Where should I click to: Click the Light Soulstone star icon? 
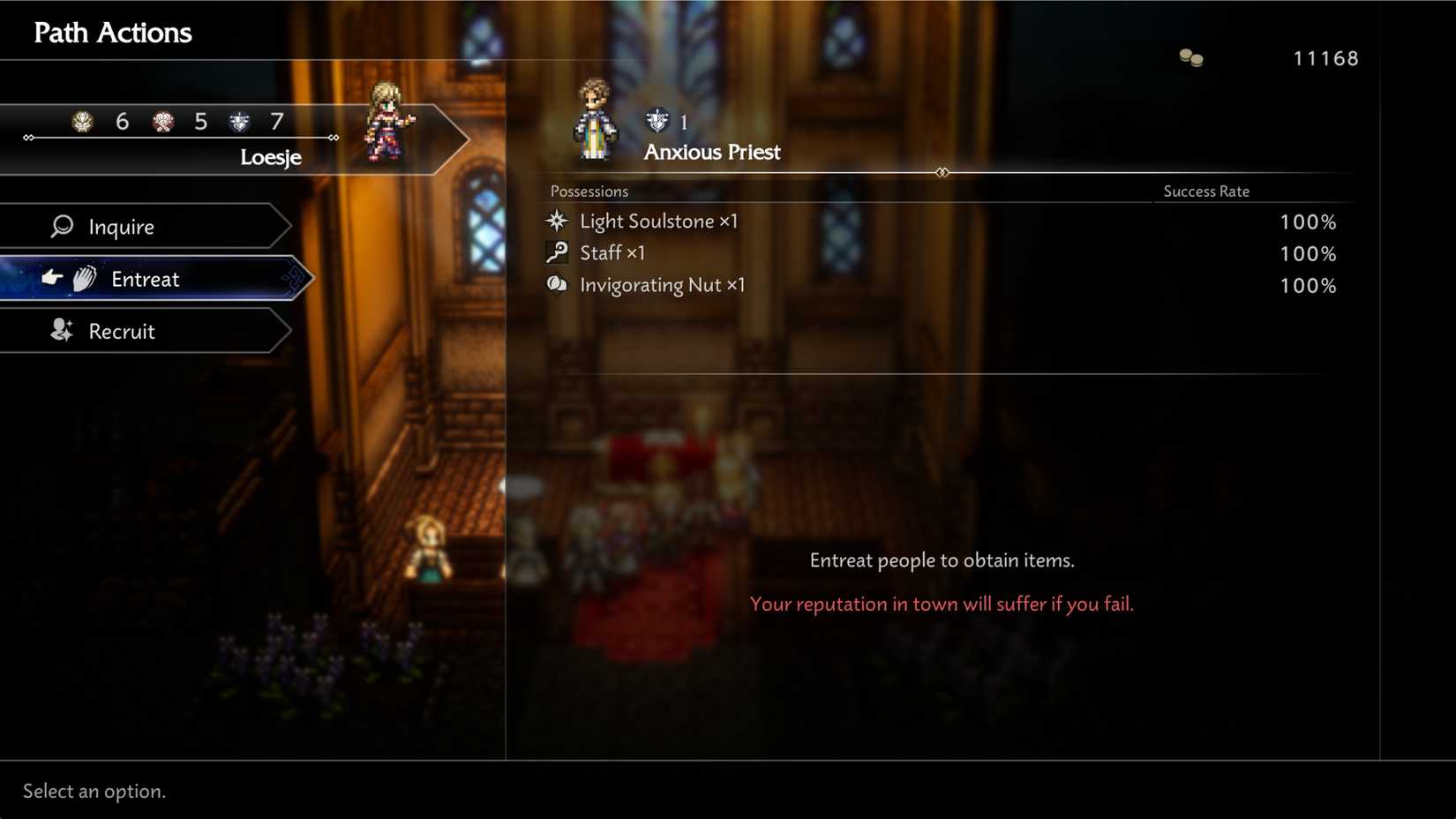(557, 221)
